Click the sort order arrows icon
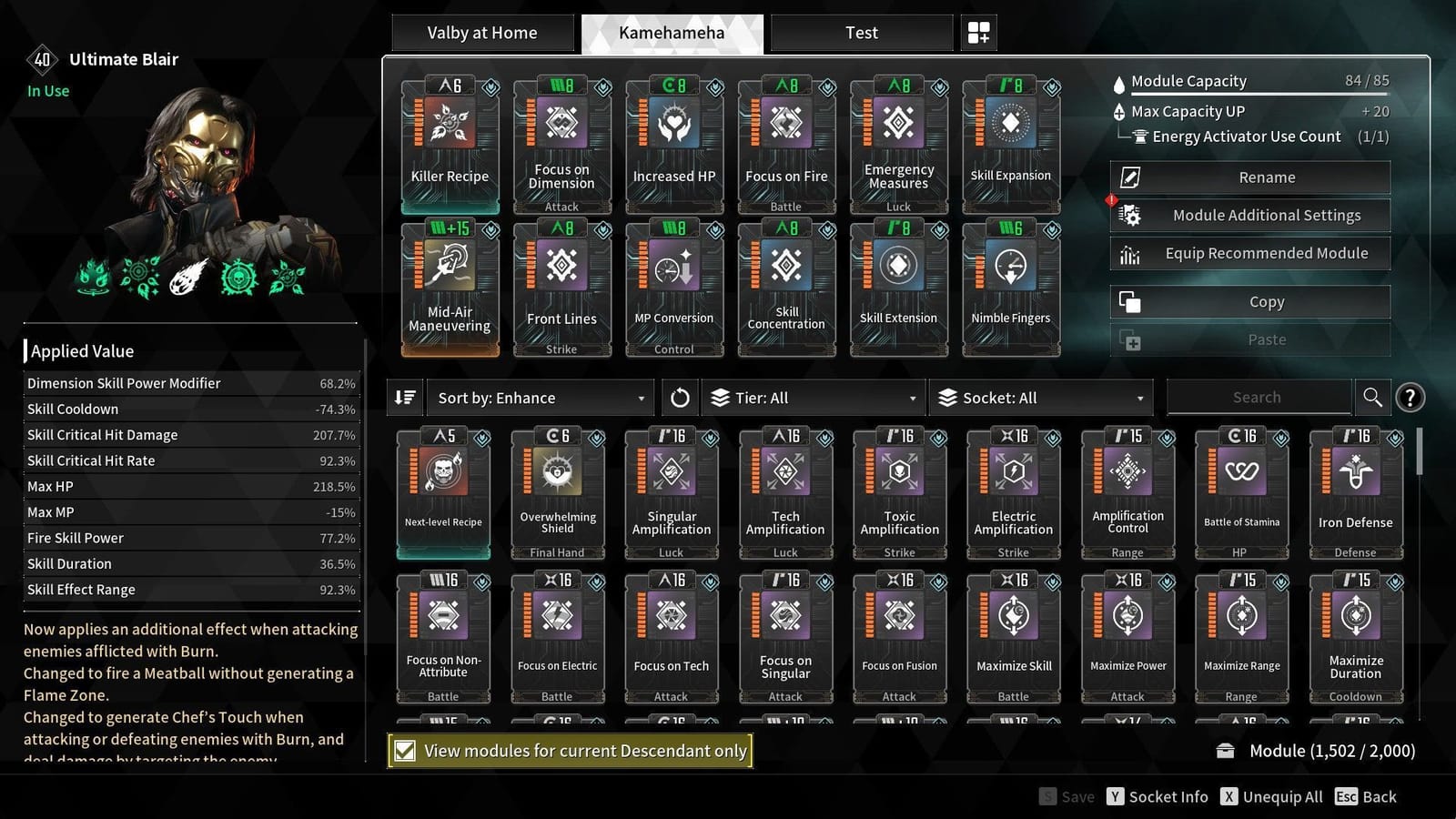The image size is (1456, 819). click(406, 397)
